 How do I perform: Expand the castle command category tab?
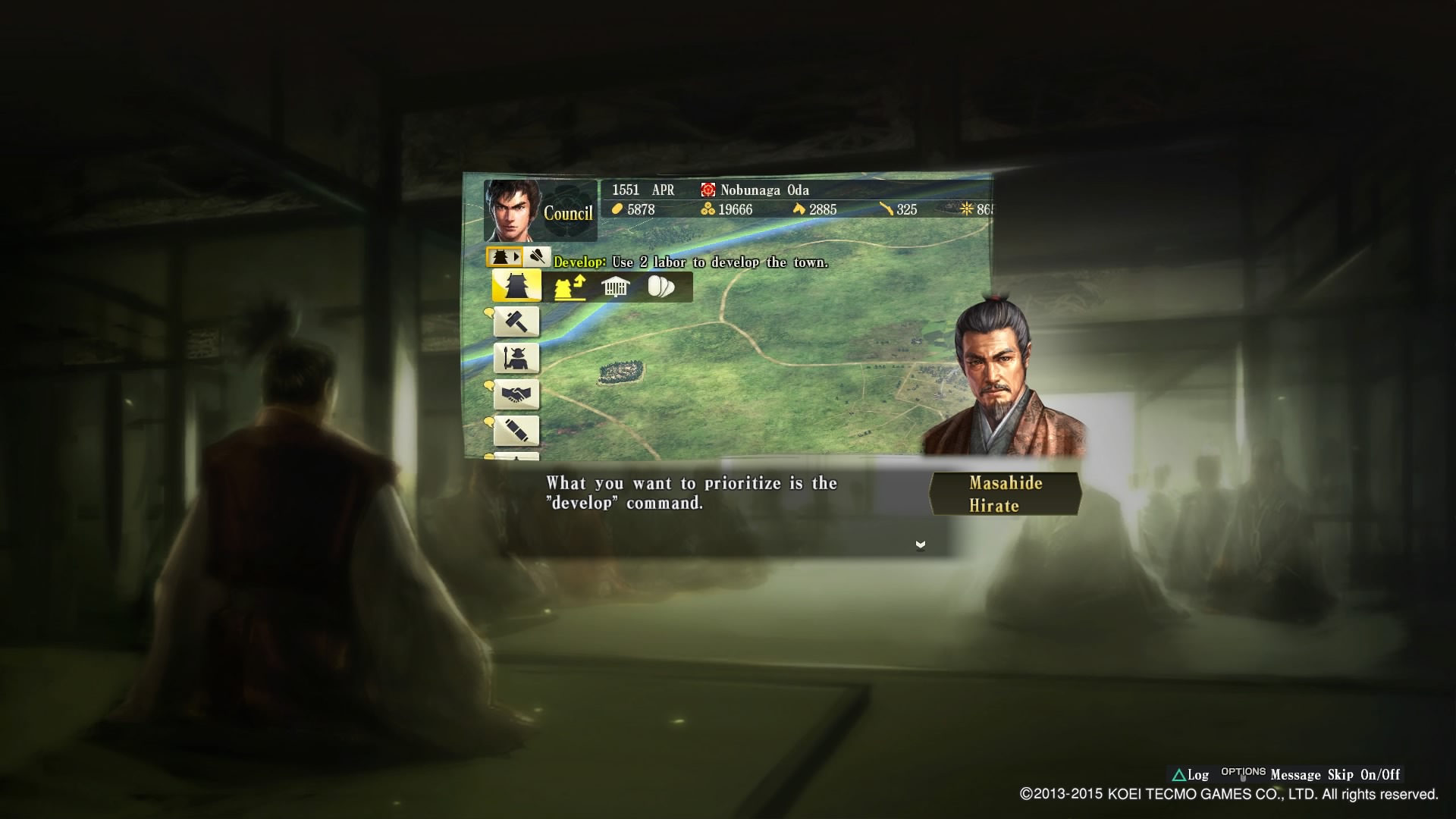click(502, 256)
